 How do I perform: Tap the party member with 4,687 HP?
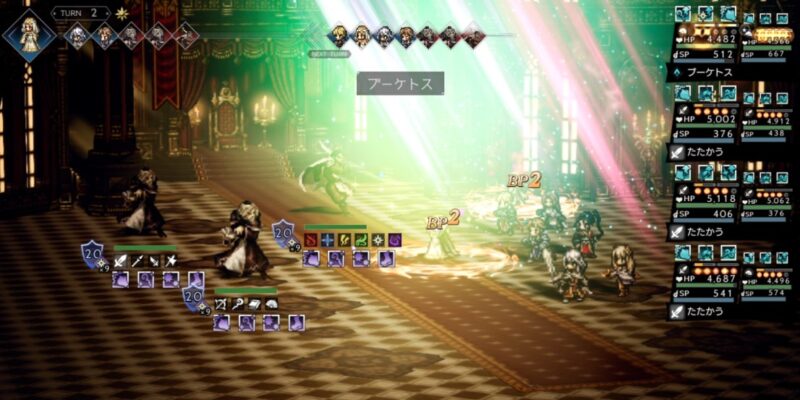[x=704, y=278]
